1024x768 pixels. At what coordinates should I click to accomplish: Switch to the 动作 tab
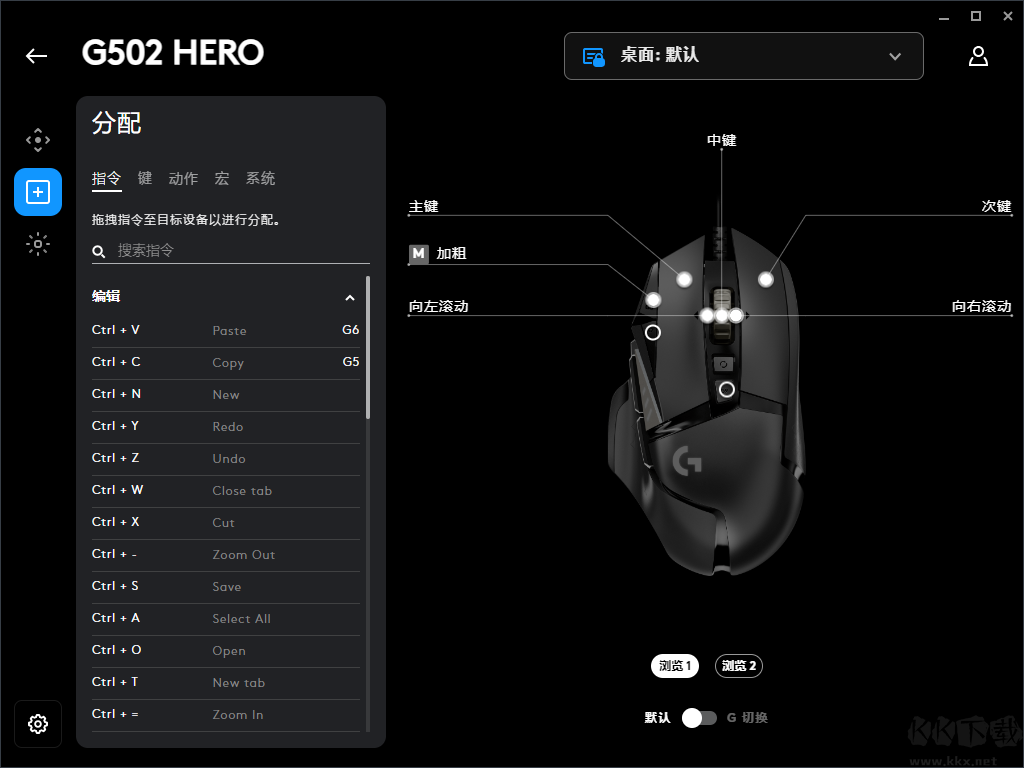(x=183, y=178)
